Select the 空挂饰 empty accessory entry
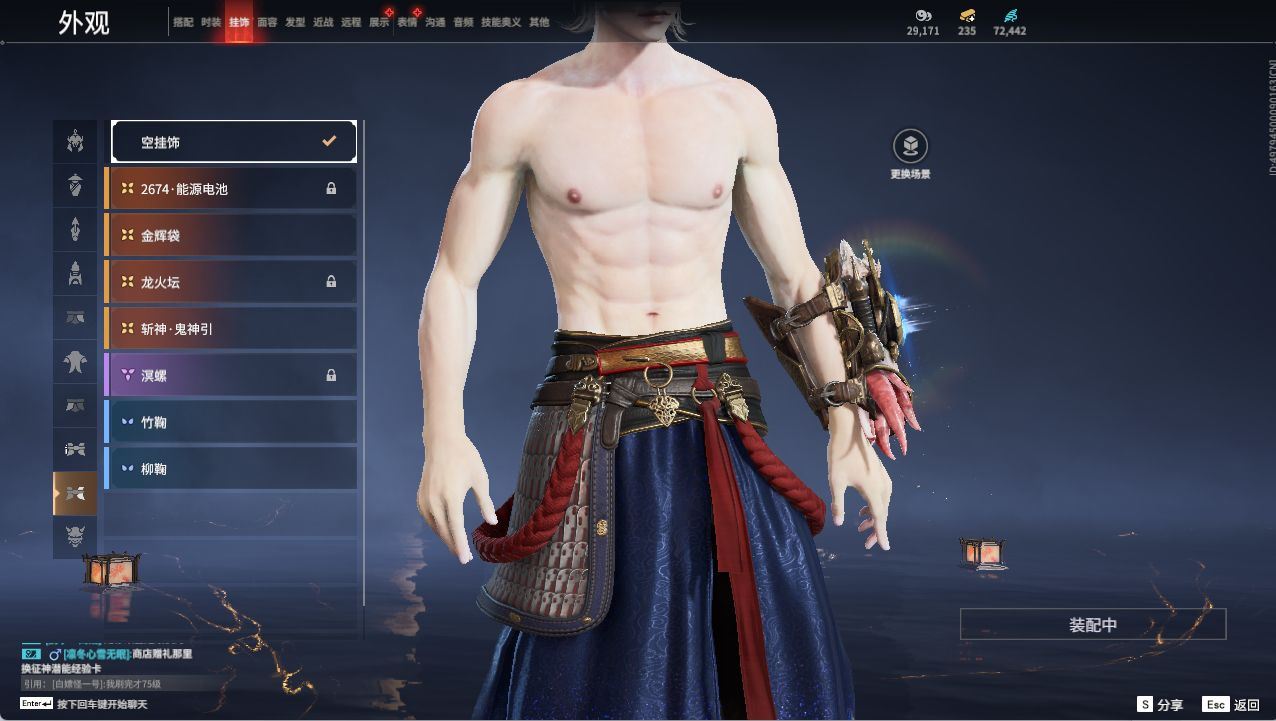 click(x=234, y=142)
